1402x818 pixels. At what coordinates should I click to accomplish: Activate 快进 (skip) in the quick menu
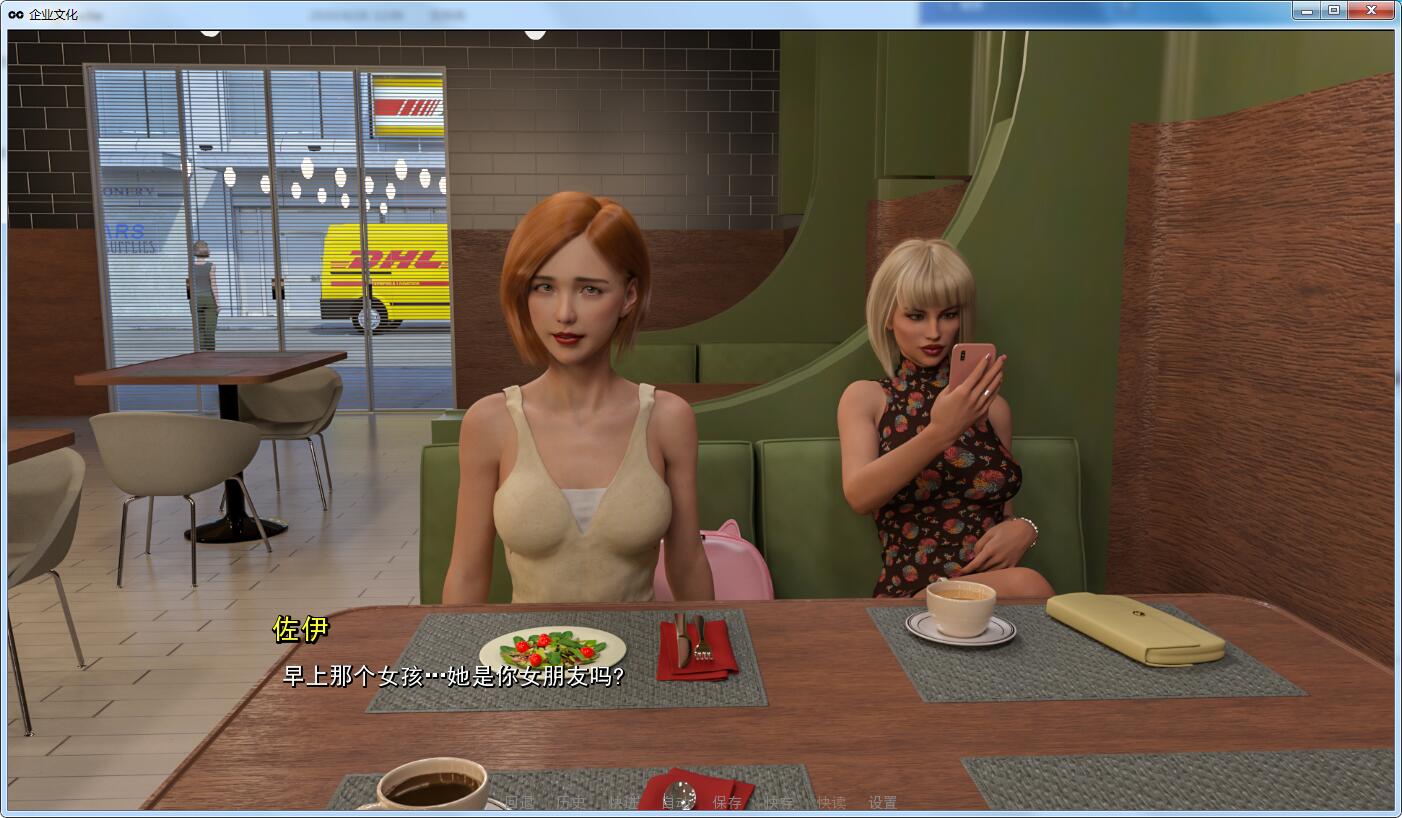coord(623,802)
